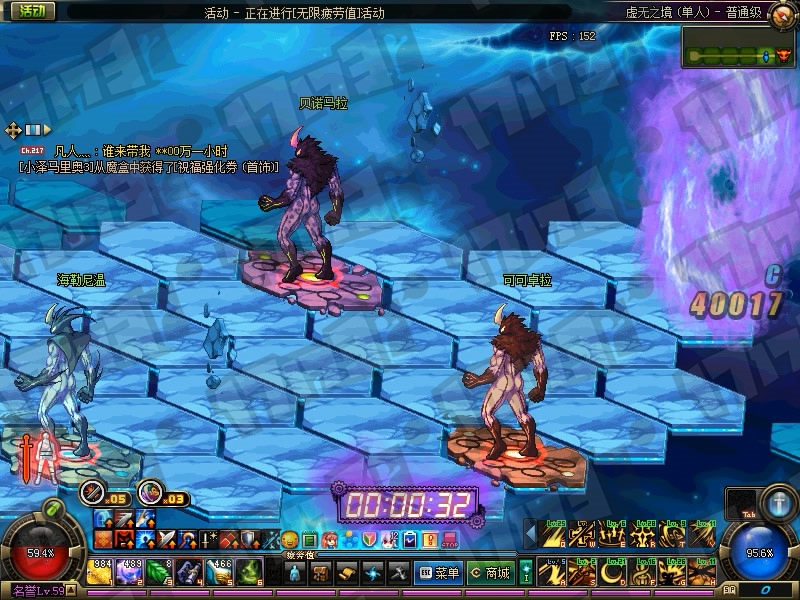The image size is (800, 600).
Task: Activate the crescent moon skill
Action: (x=612, y=574)
